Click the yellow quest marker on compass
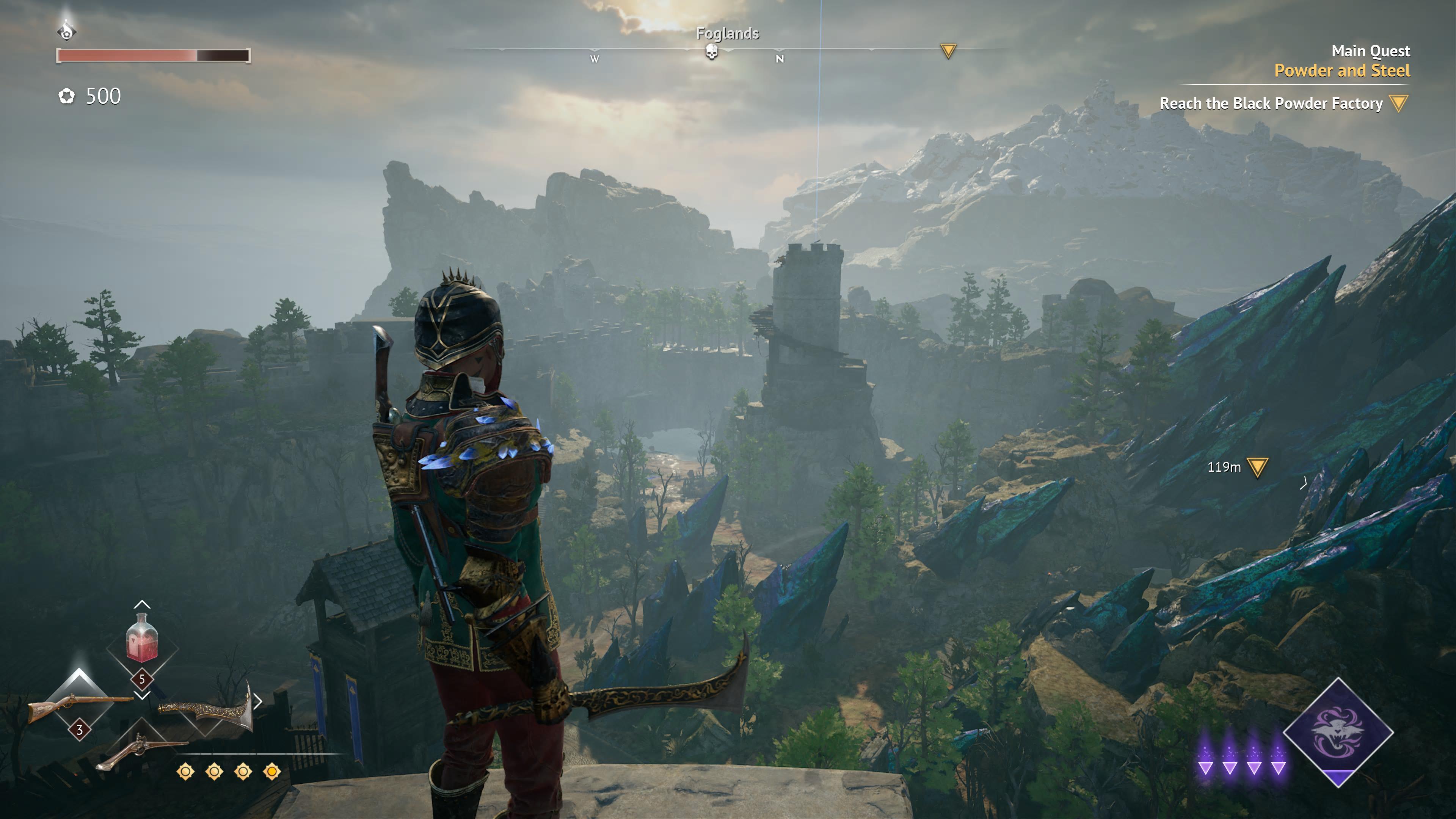This screenshot has height=819, width=1456. (x=948, y=51)
